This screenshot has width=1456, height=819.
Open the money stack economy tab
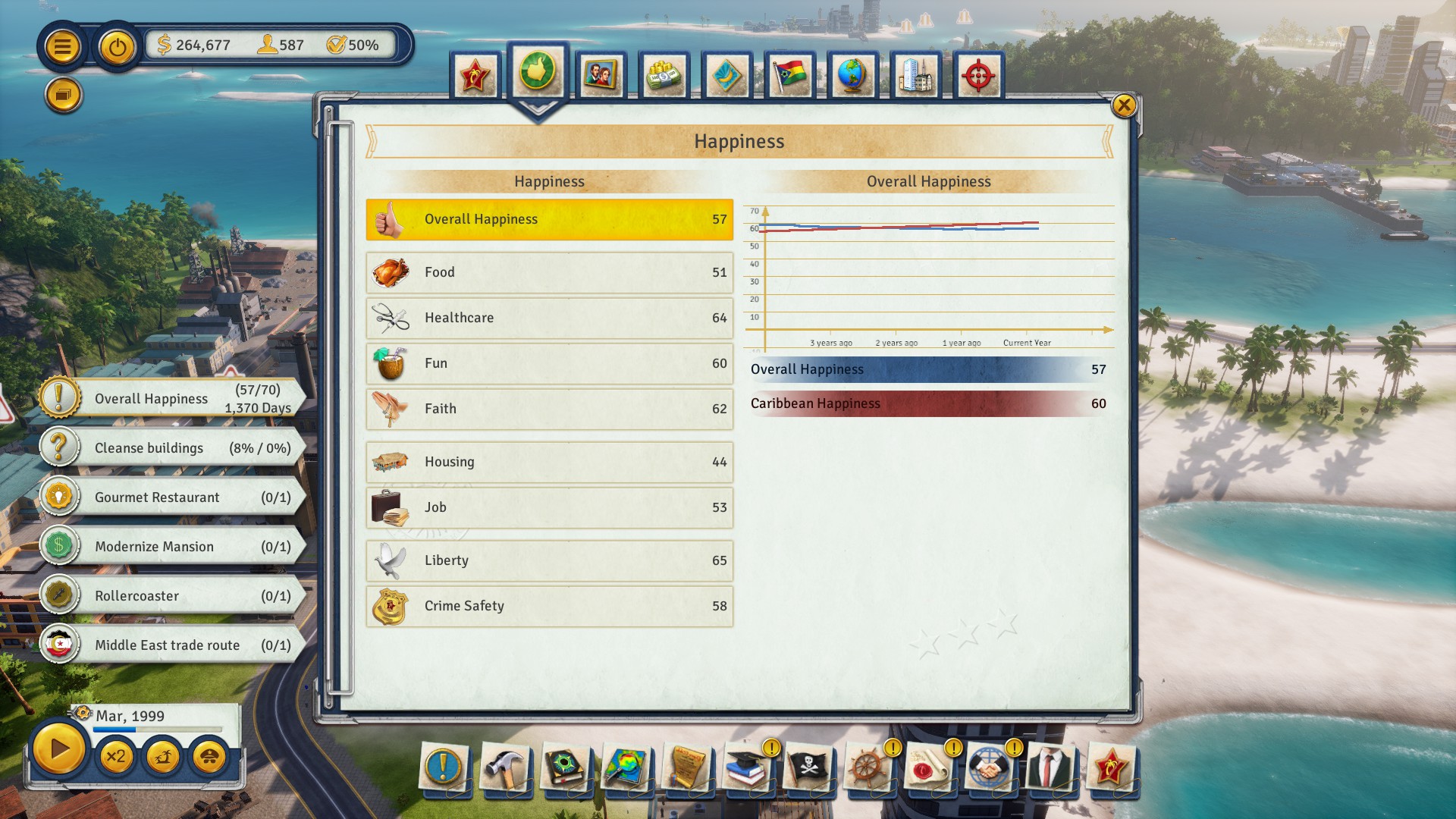[664, 76]
